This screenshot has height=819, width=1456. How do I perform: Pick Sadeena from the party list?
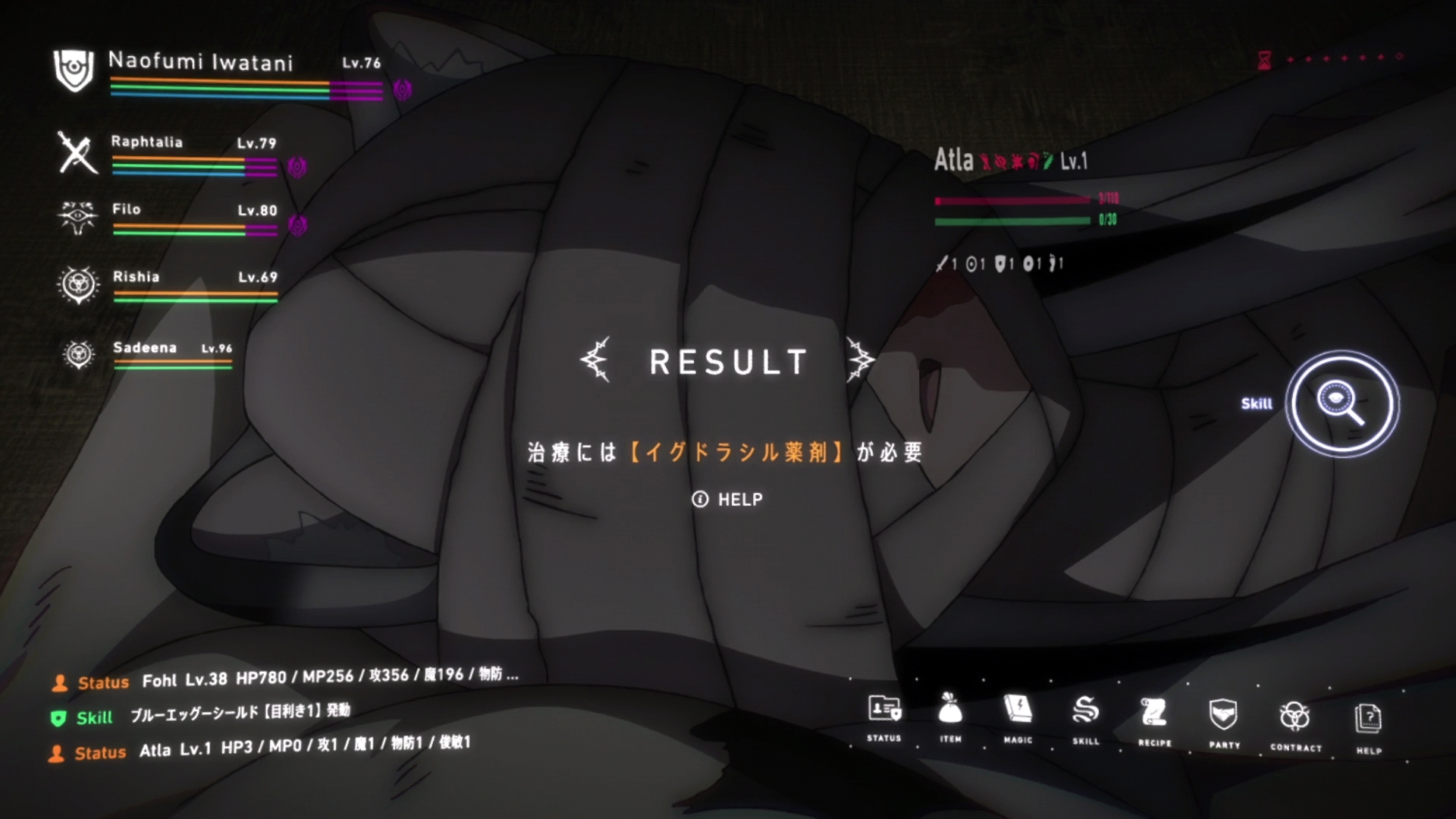coord(145,348)
